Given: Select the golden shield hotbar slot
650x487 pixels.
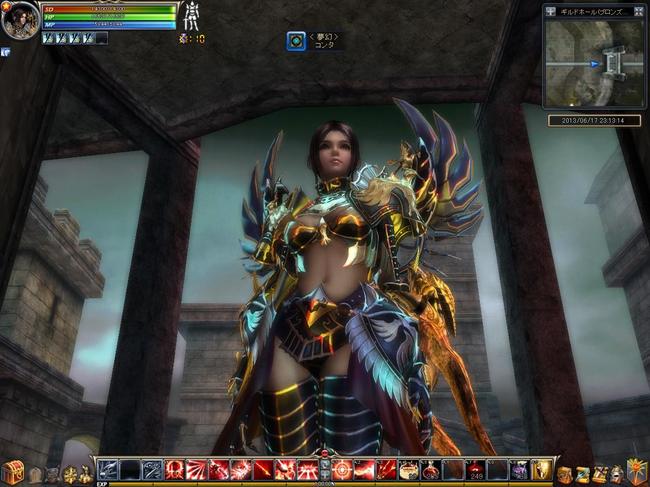Looking at the screenshot, I should point(541,469).
